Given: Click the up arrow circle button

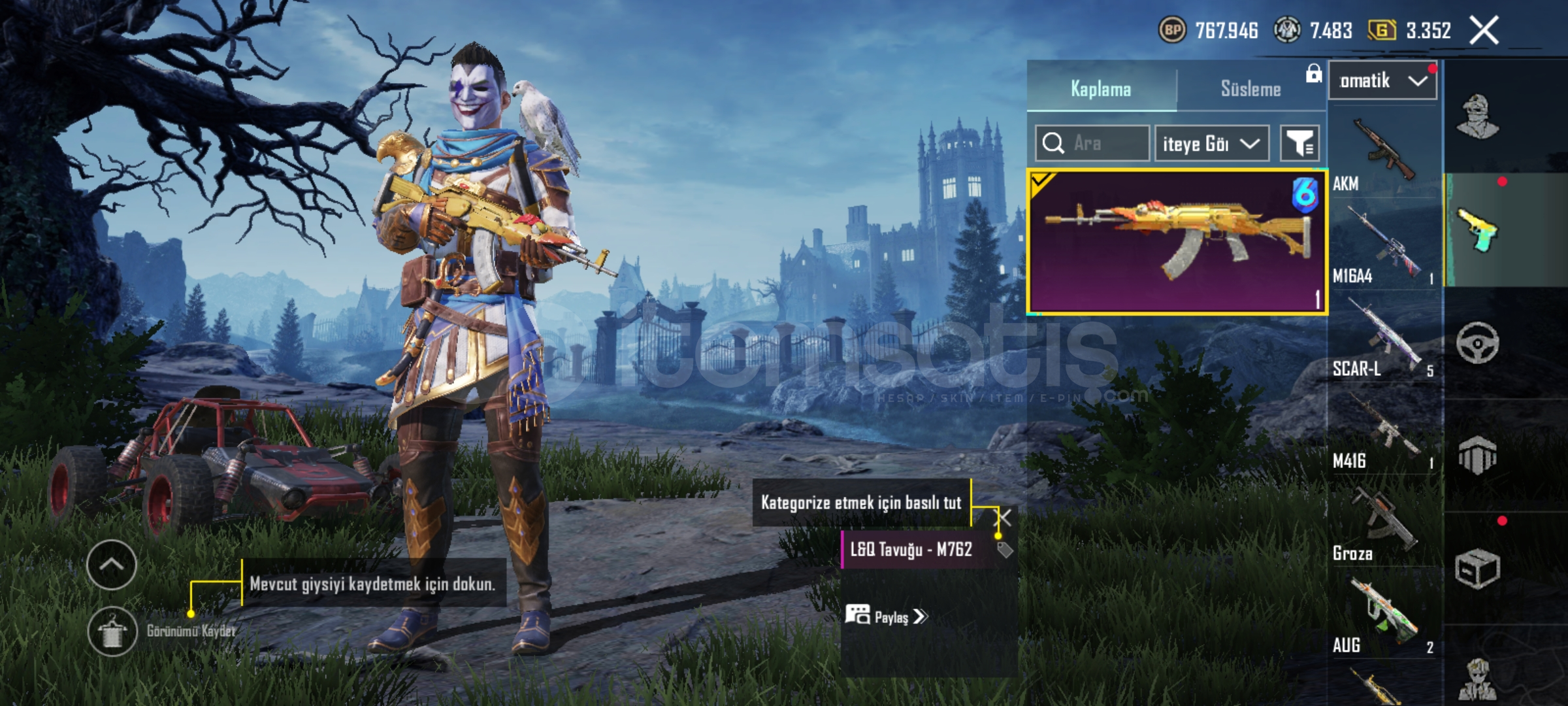Looking at the screenshot, I should [112, 565].
